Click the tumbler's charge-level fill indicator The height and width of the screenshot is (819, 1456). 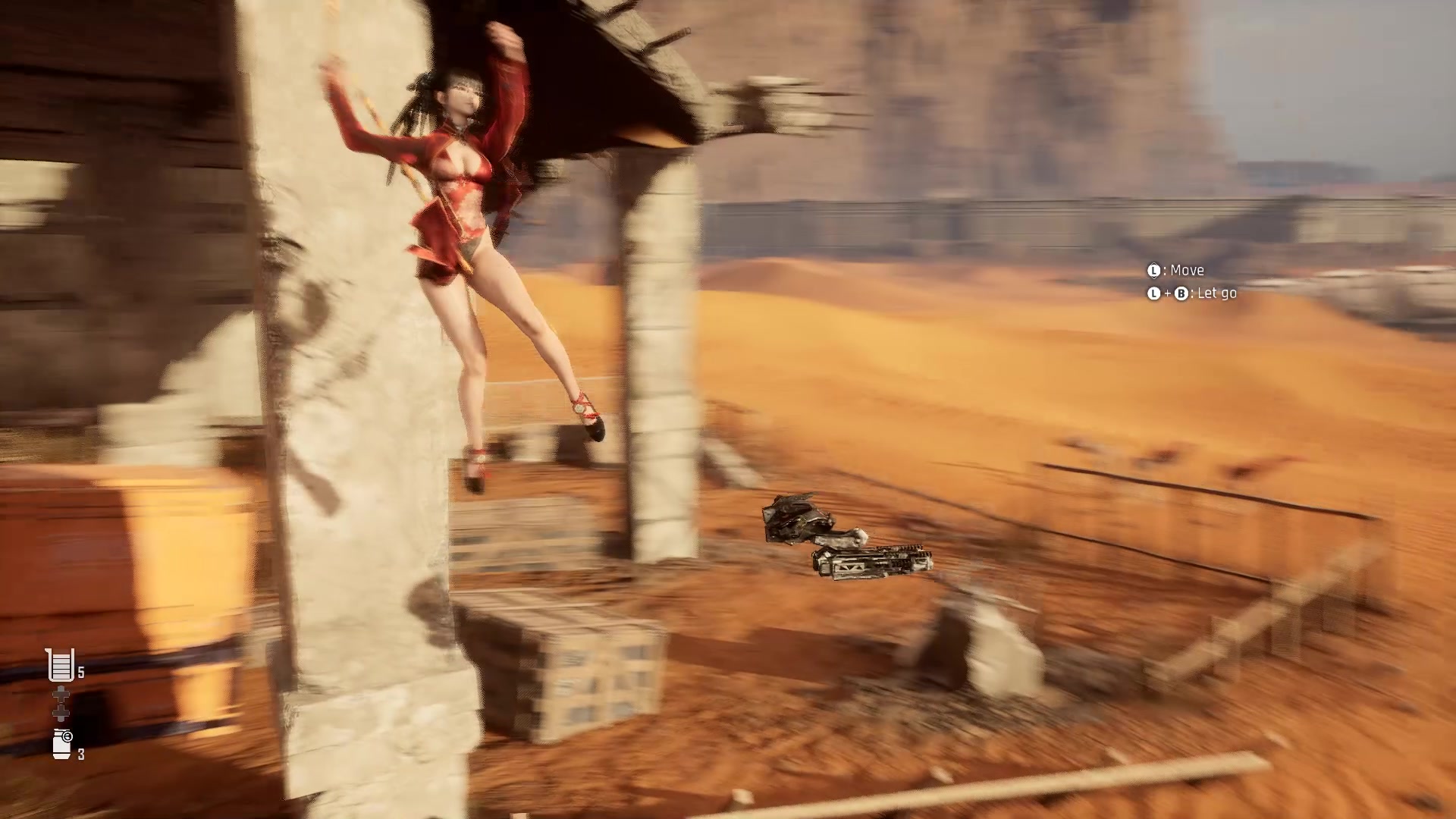coord(60,667)
